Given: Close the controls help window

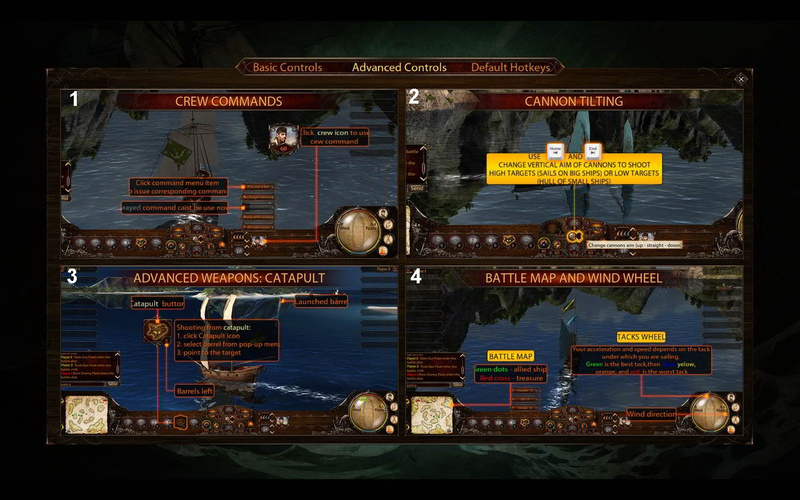Looking at the screenshot, I should [741, 79].
